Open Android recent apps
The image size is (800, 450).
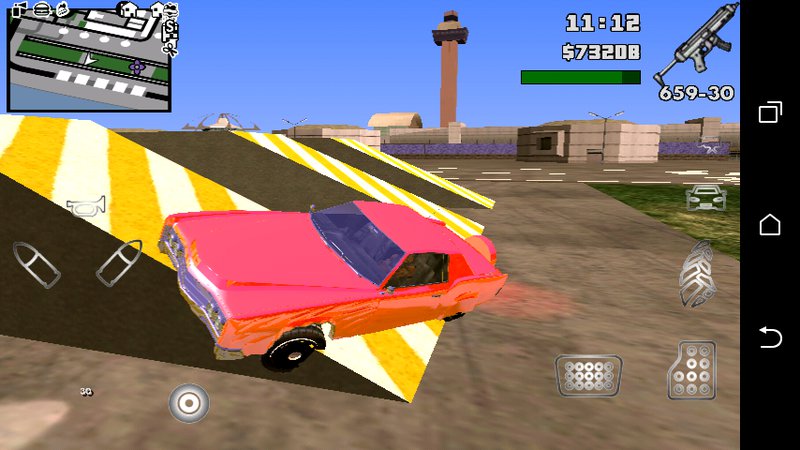(770, 113)
